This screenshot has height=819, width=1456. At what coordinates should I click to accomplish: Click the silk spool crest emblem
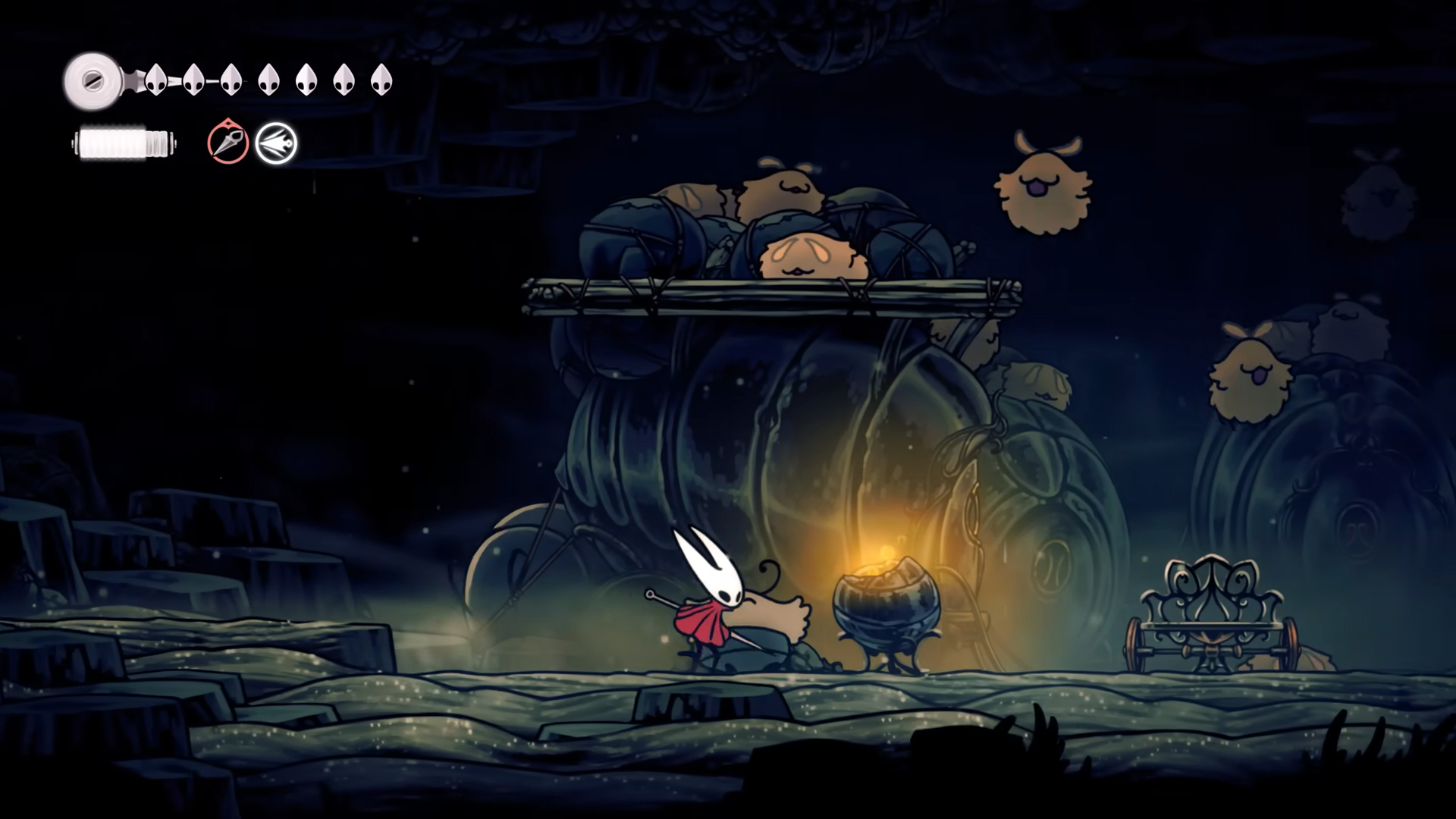pos(93,80)
